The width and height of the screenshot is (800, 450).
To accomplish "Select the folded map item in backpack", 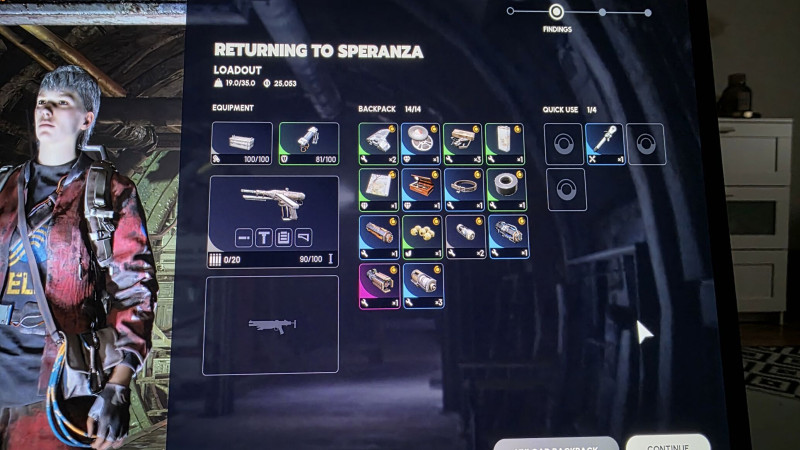I will pyautogui.click(x=379, y=190).
